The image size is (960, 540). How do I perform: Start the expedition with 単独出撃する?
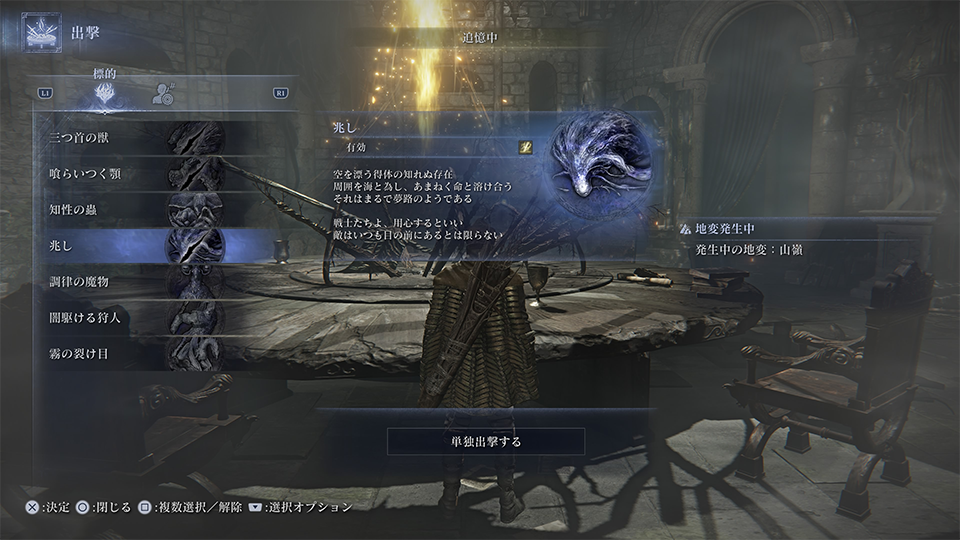tap(485, 441)
